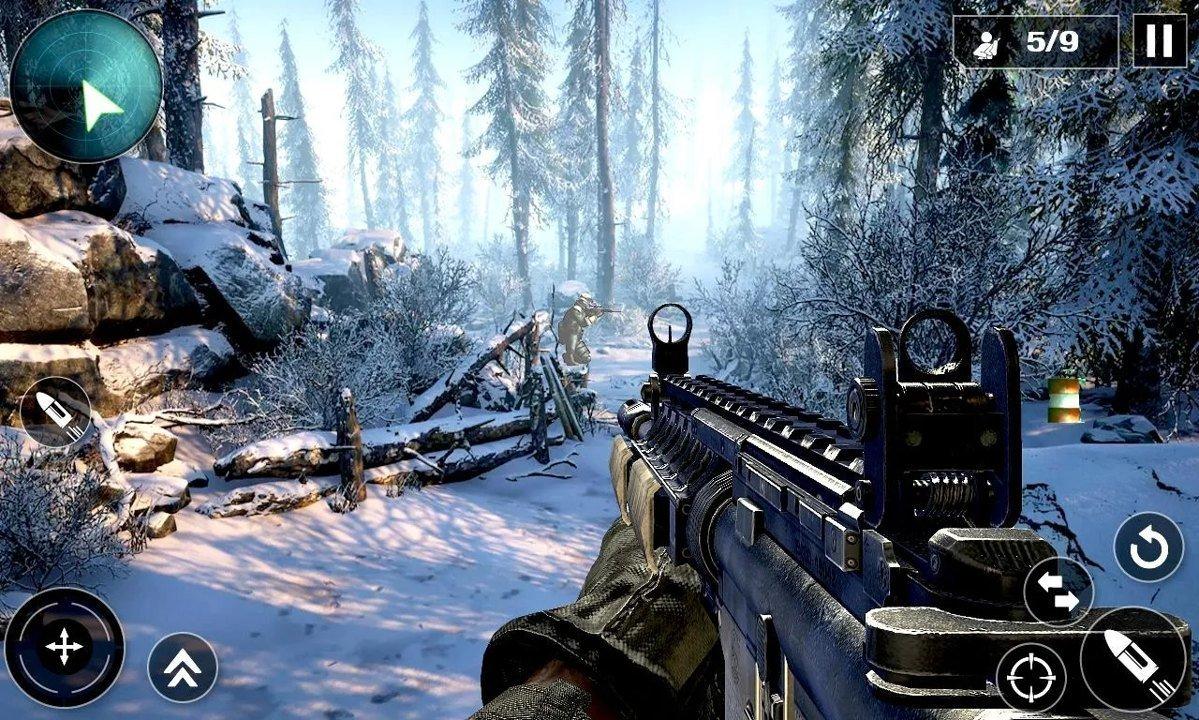Screen dimensions: 1199x720
Task: Aim down sights with the crosshair button
Action: pos(1031,677)
